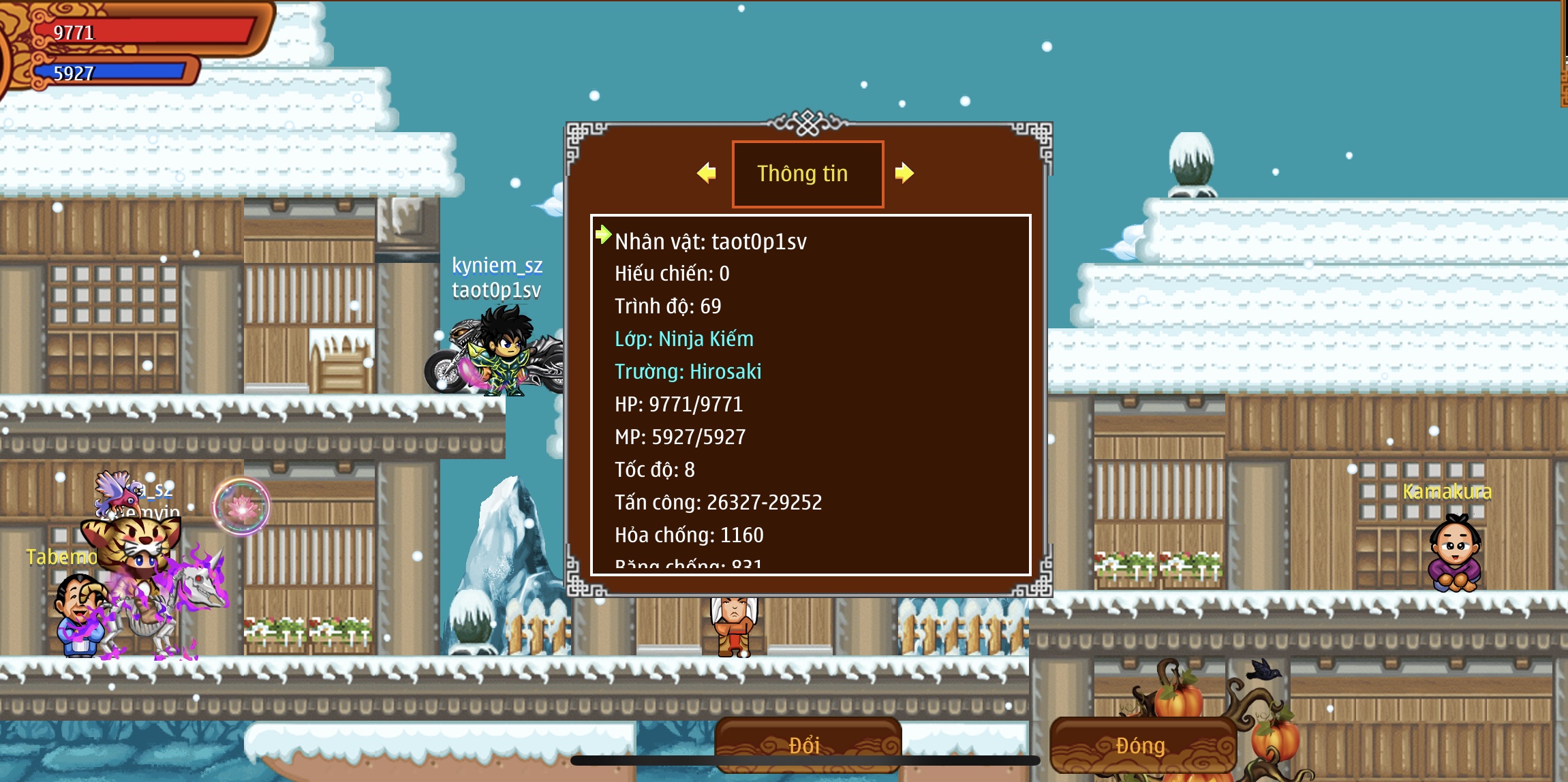The height and width of the screenshot is (782, 1568).
Task: Select the Hiếu chiến row
Action: (672, 274)
